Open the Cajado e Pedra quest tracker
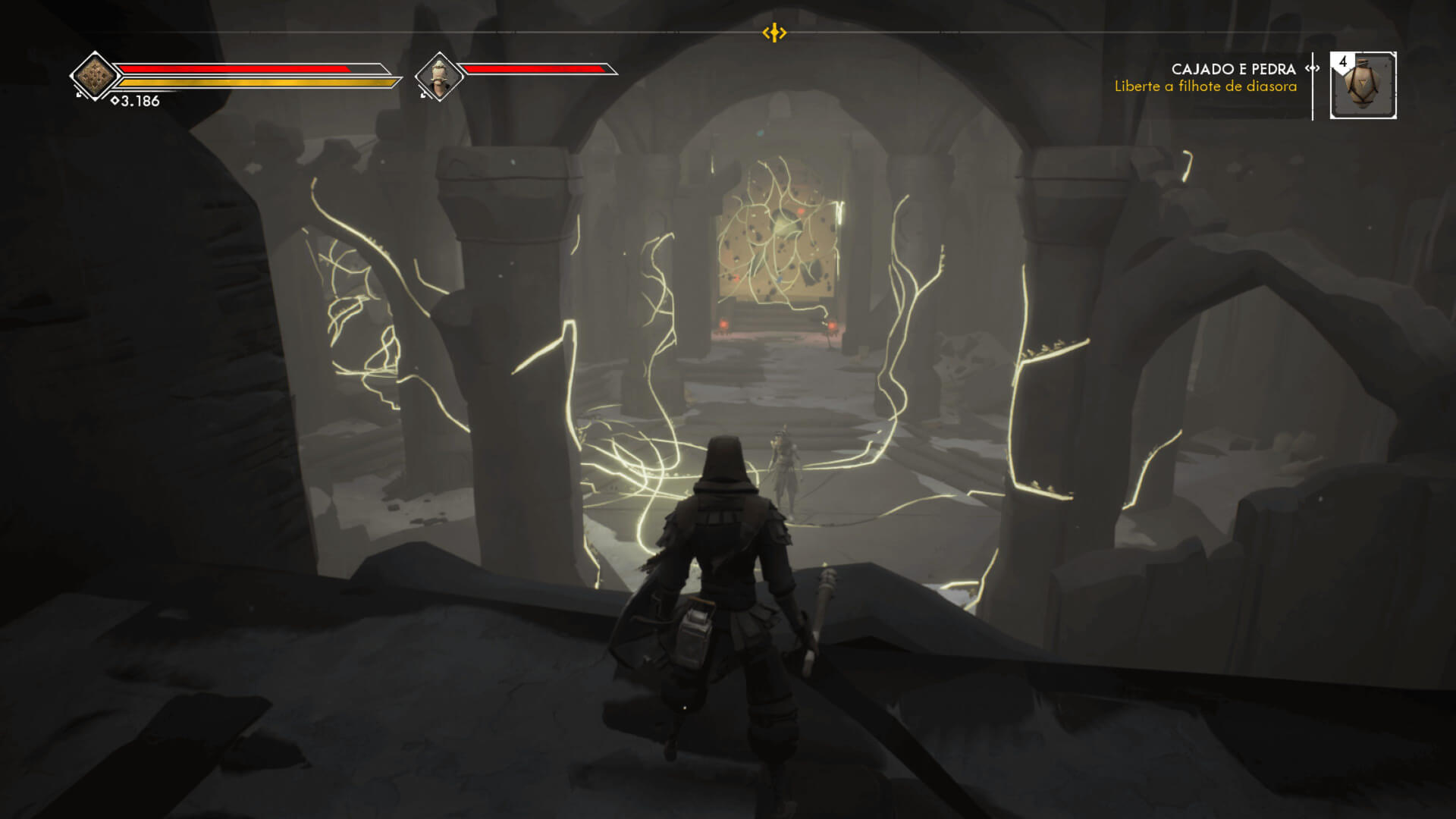 point(1233,69)
